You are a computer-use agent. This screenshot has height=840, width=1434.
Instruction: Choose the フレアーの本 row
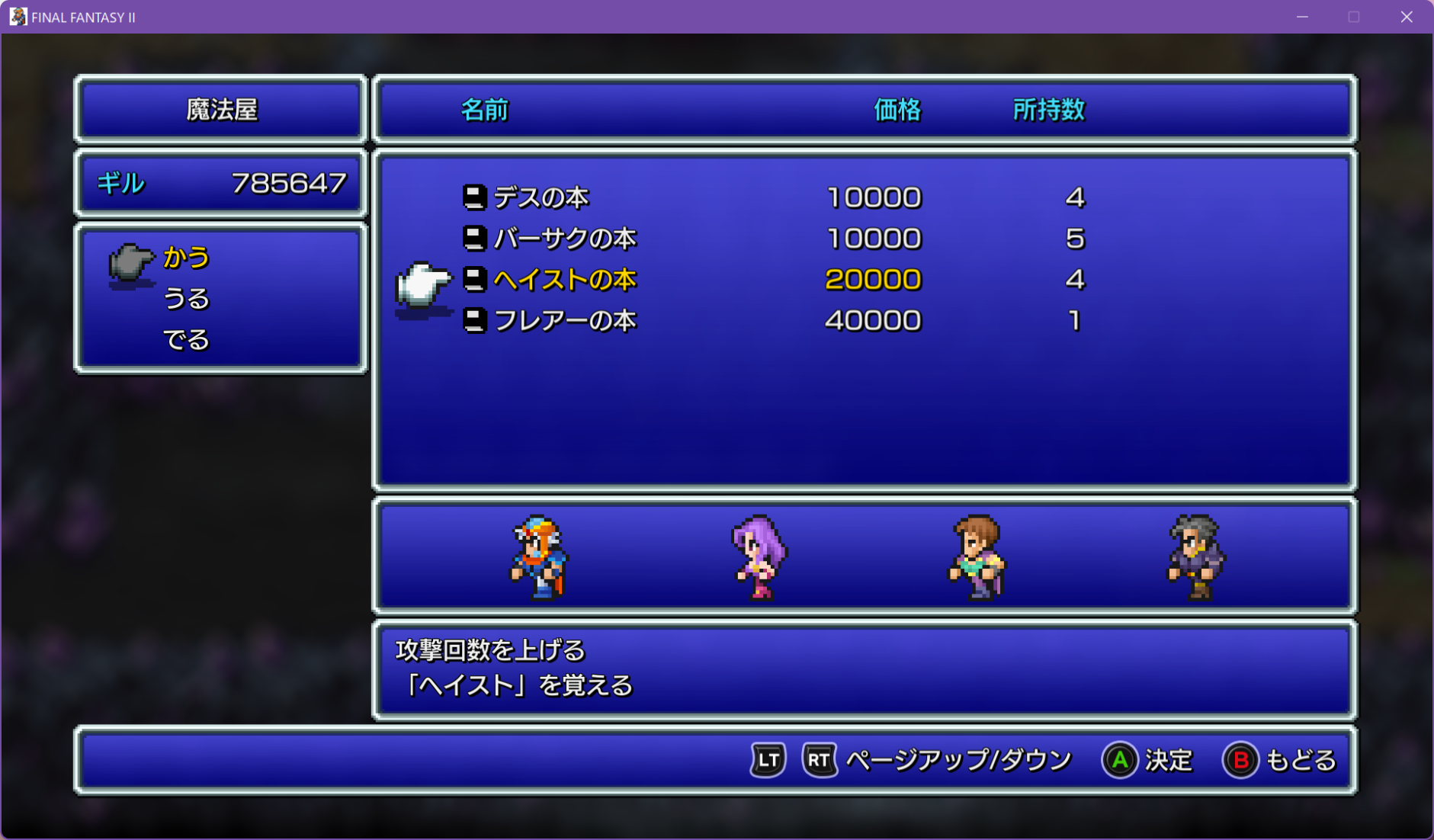(565, 321)
